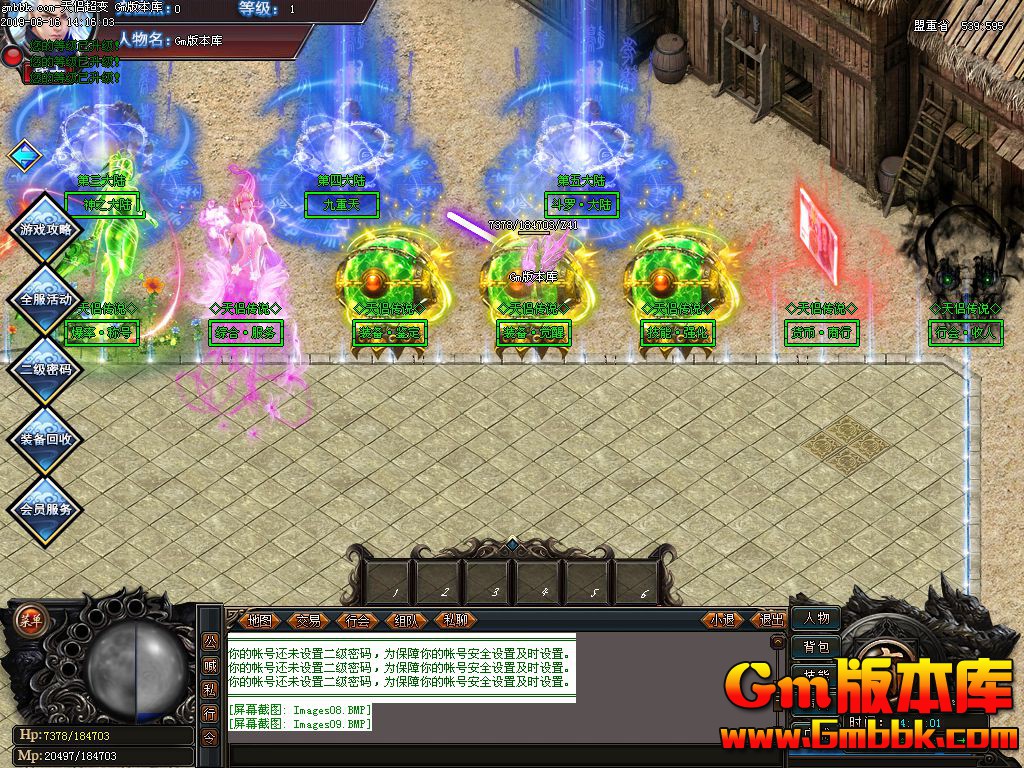1024x768 pixels.
Task: Open the 交易 trade button
Action: (x=309, y=620)
